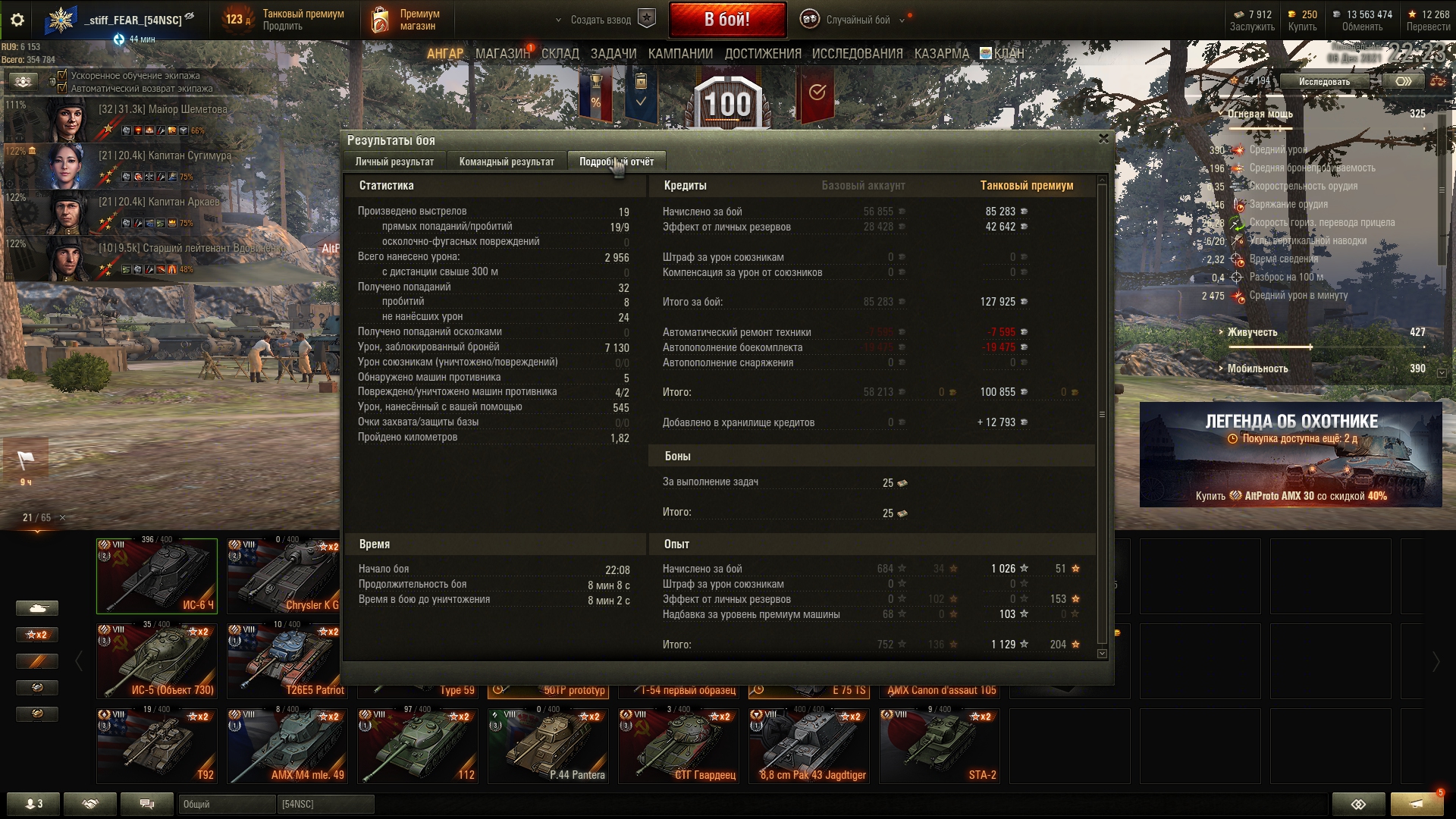The height and width of the screenshot is (819, 1456).
Task: Switch to the Личный результат tab
Action: click(394, 162)
